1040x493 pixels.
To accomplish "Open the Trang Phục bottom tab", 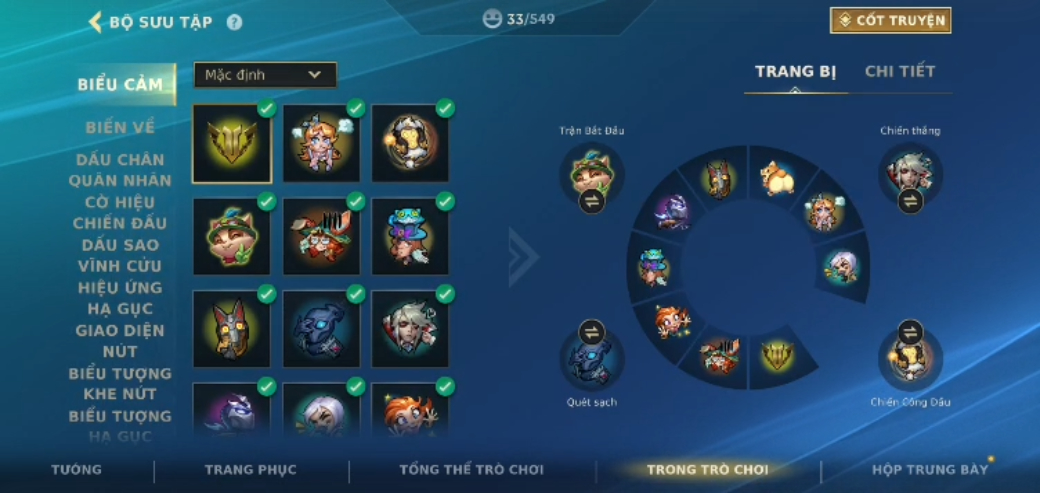I will 251,470.
